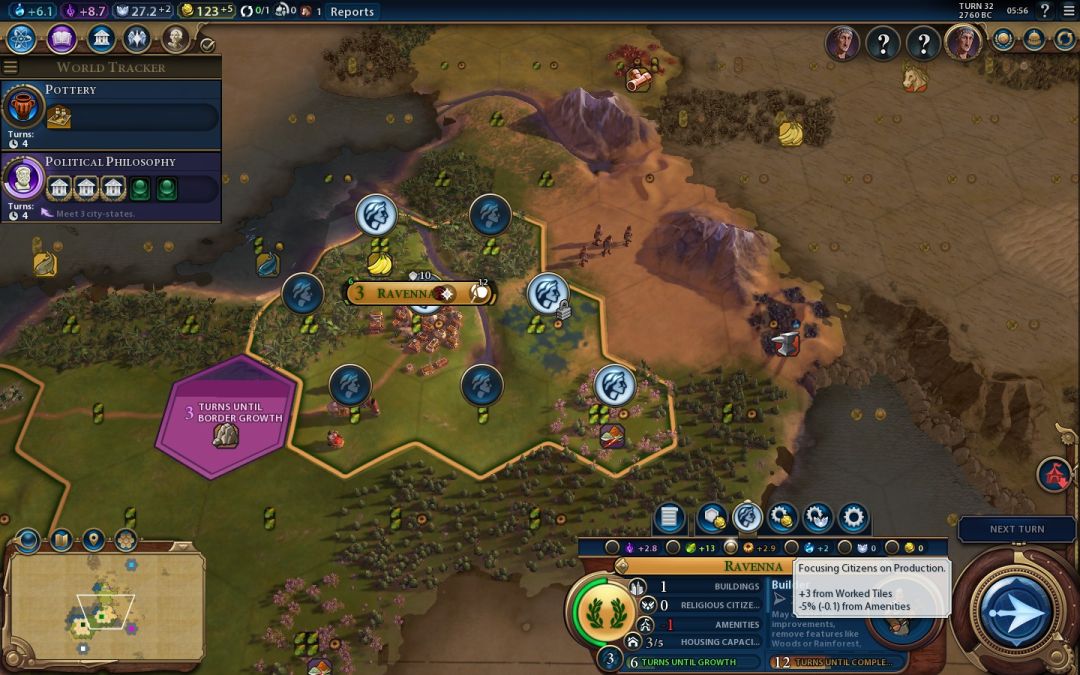Click the minimap overview
This screenshot has width=1080, height=675.
tap(104, 606)
